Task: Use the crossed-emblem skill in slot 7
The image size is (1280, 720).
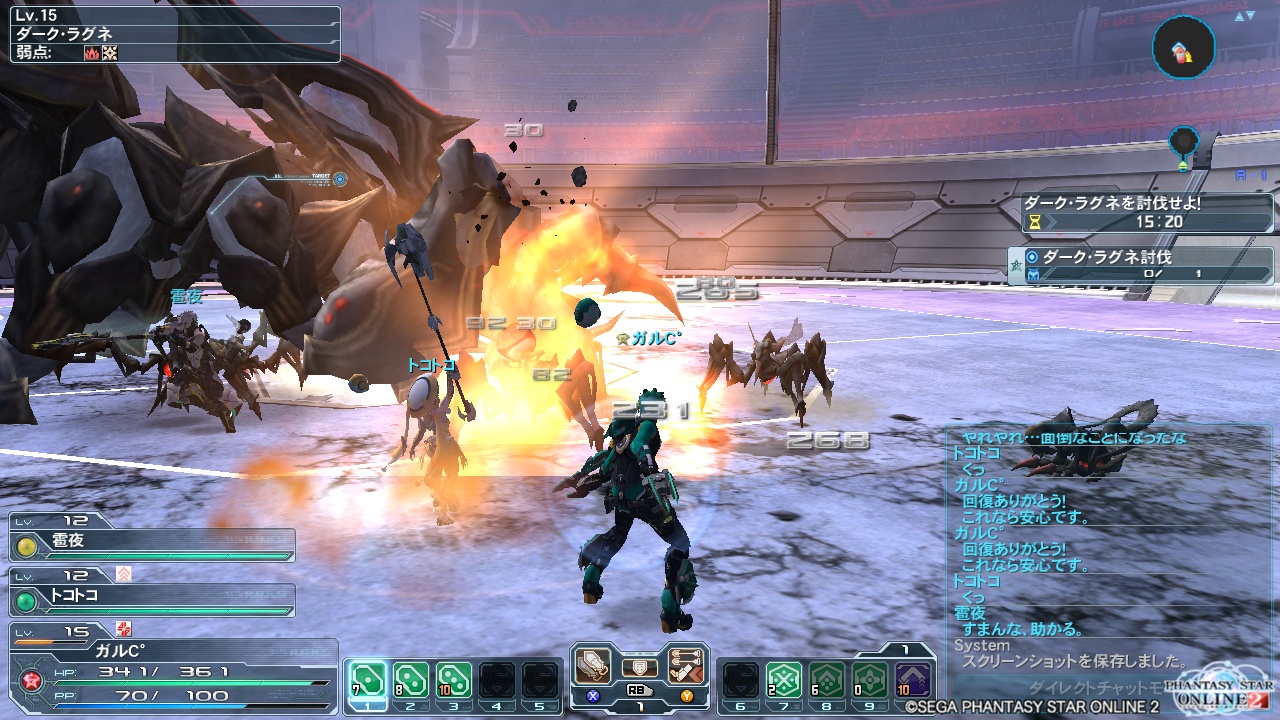Action: coord(782,679)
